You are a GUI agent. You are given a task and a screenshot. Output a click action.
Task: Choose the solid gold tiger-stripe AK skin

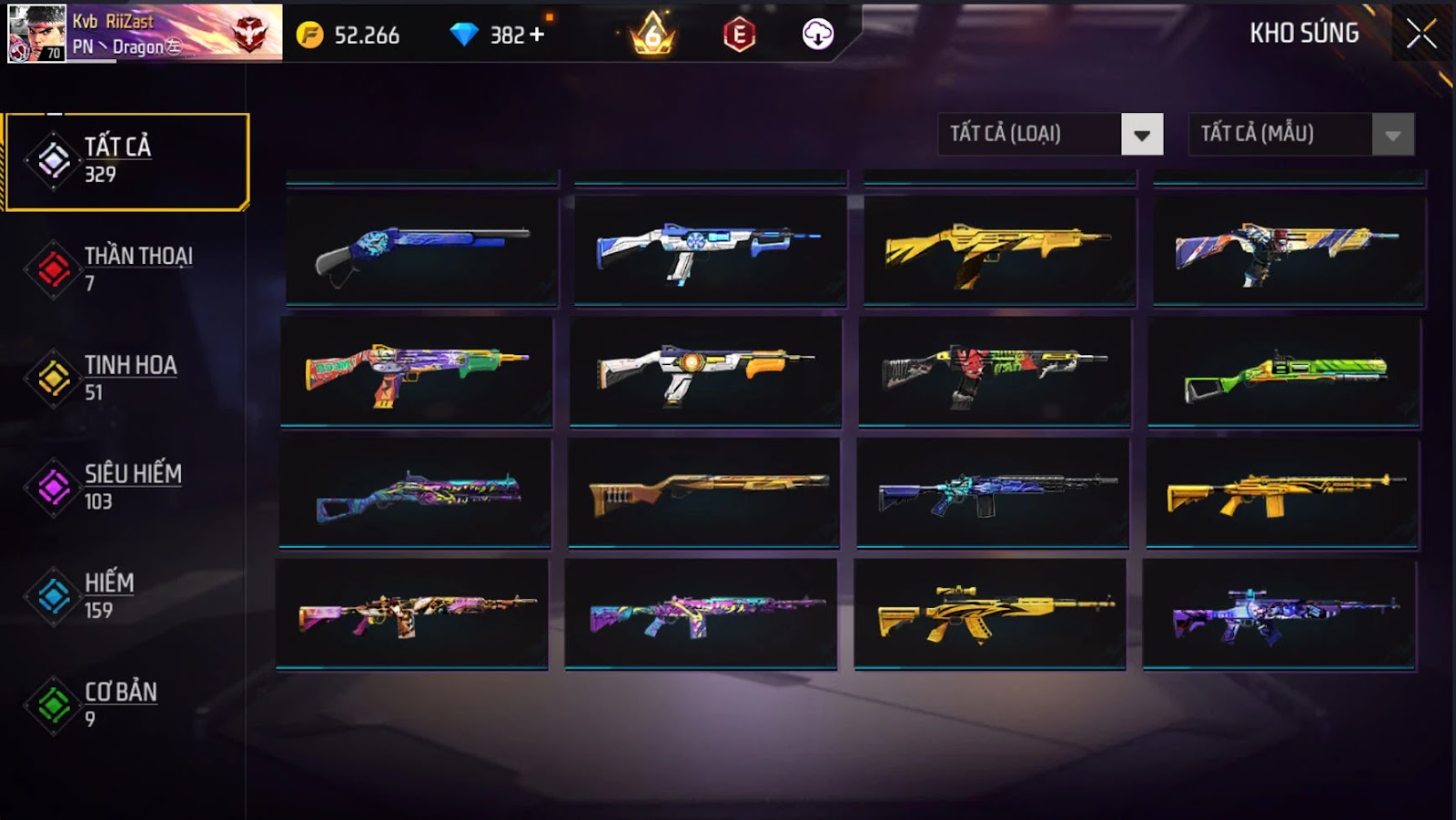click(990, 614)
